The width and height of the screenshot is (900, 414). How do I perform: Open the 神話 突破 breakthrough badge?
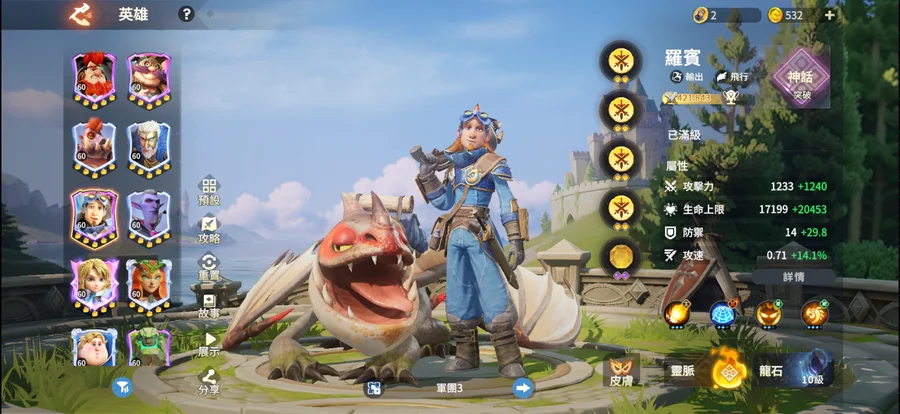(801, 77)
